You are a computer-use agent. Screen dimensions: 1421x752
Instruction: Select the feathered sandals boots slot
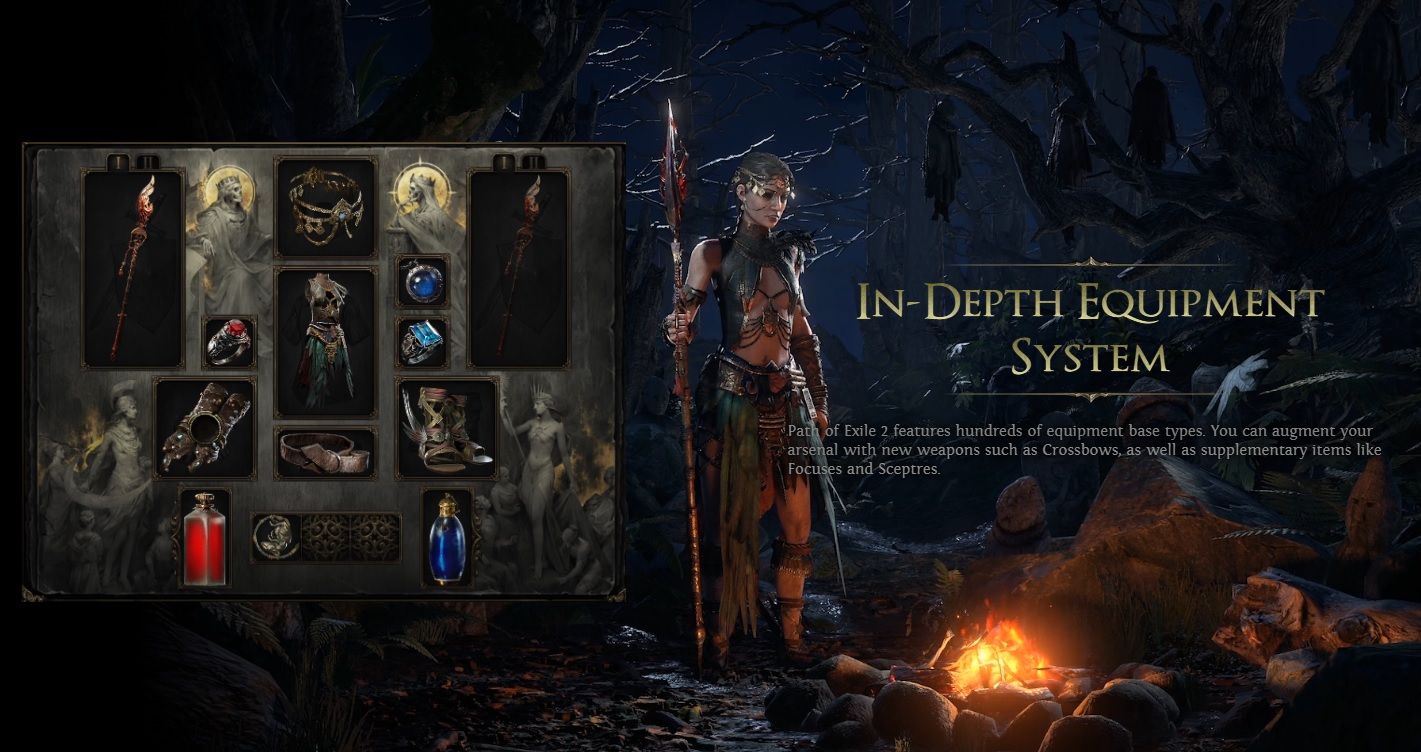(x=446, y=428)
